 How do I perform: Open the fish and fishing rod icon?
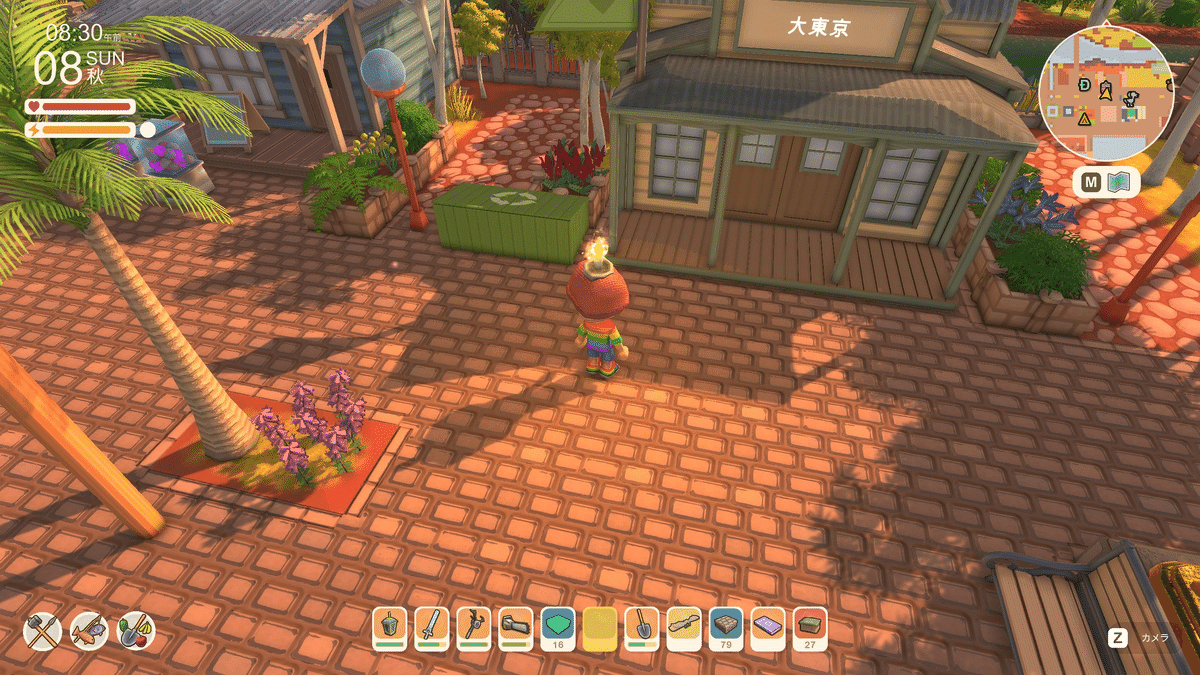coord(89,630)
